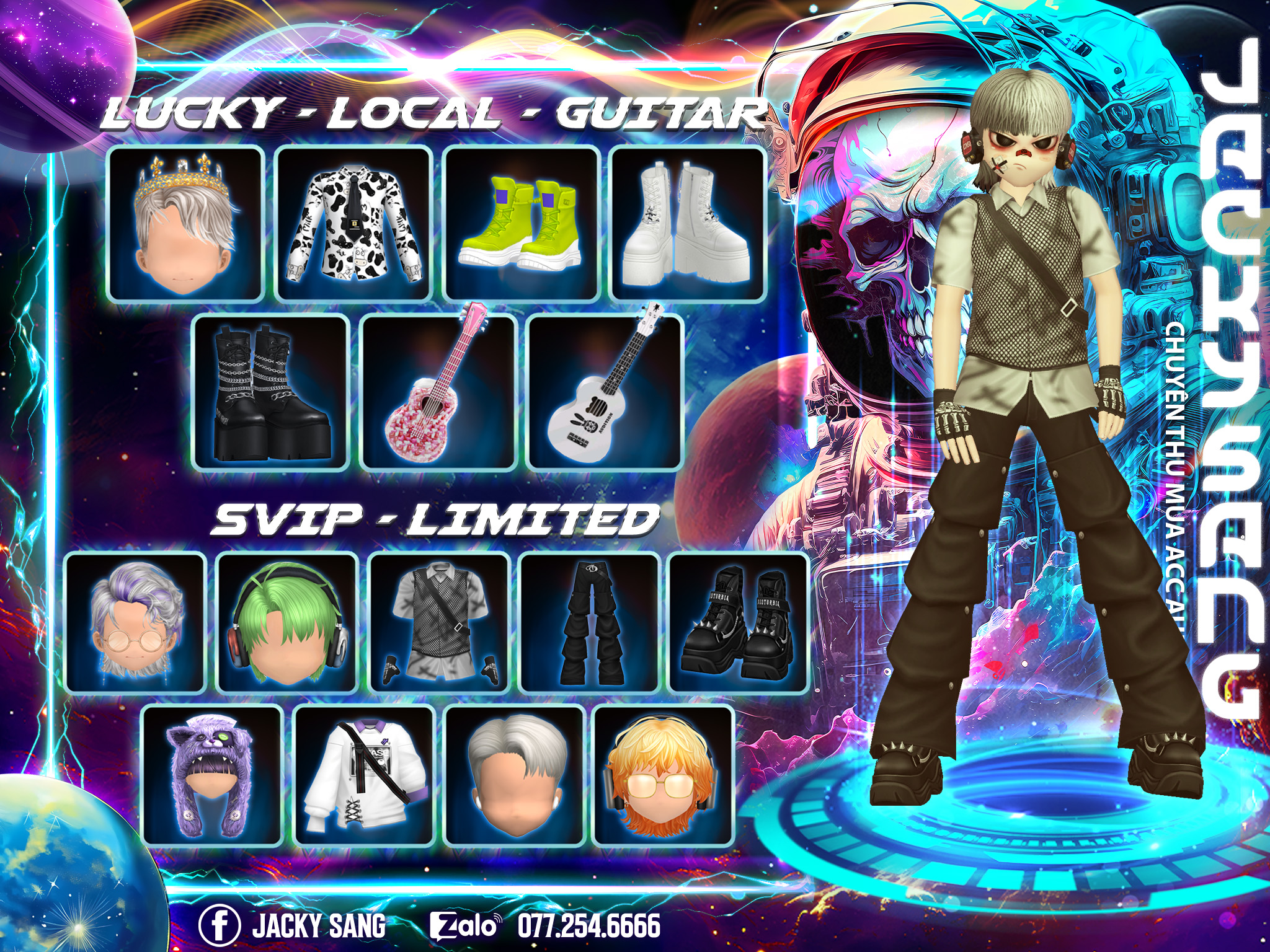Choose the green hair with headphones
Screen dimensions: 1270x952
point(287,623)
